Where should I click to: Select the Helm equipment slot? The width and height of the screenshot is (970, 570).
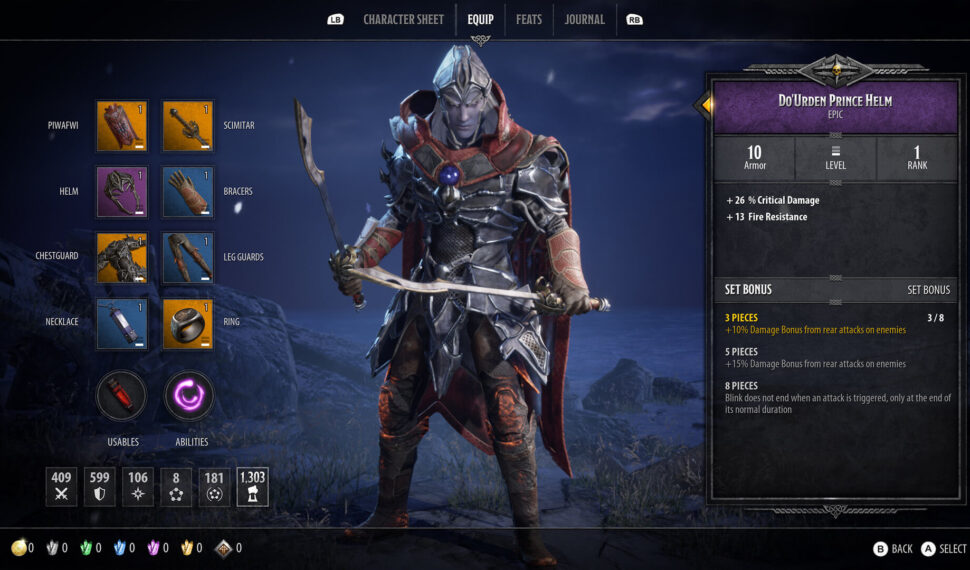[x=122, y=192]
